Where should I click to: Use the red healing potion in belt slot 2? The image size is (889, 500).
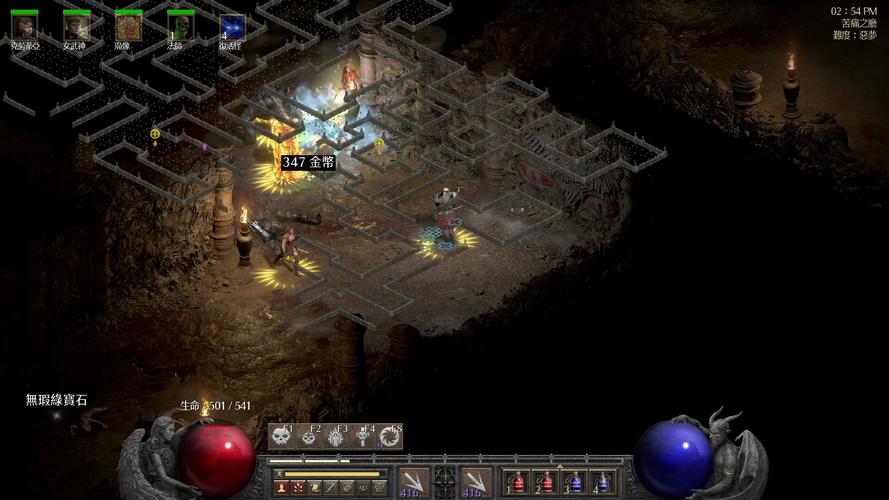click(545, 483)
